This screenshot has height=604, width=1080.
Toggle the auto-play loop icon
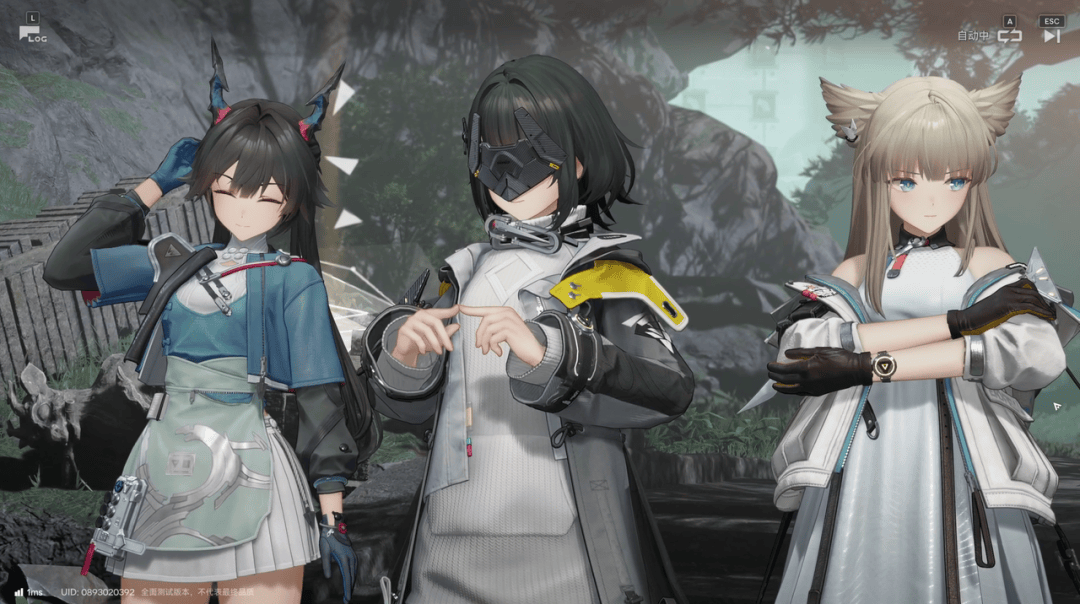(x=1009, y=36)
